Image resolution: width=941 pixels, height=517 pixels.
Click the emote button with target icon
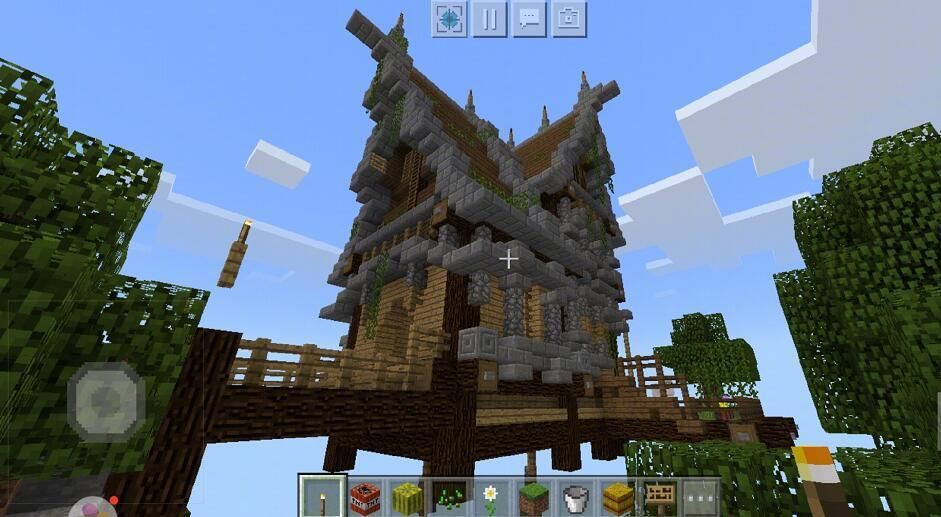pyautogui.click(x=449, y=19)
